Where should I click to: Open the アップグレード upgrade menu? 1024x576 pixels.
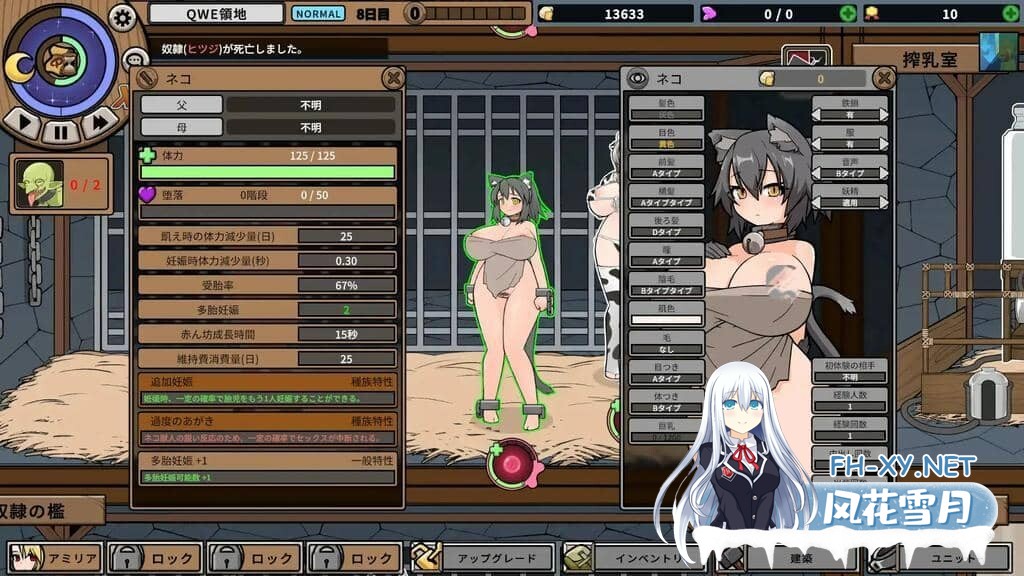point(482,558)
